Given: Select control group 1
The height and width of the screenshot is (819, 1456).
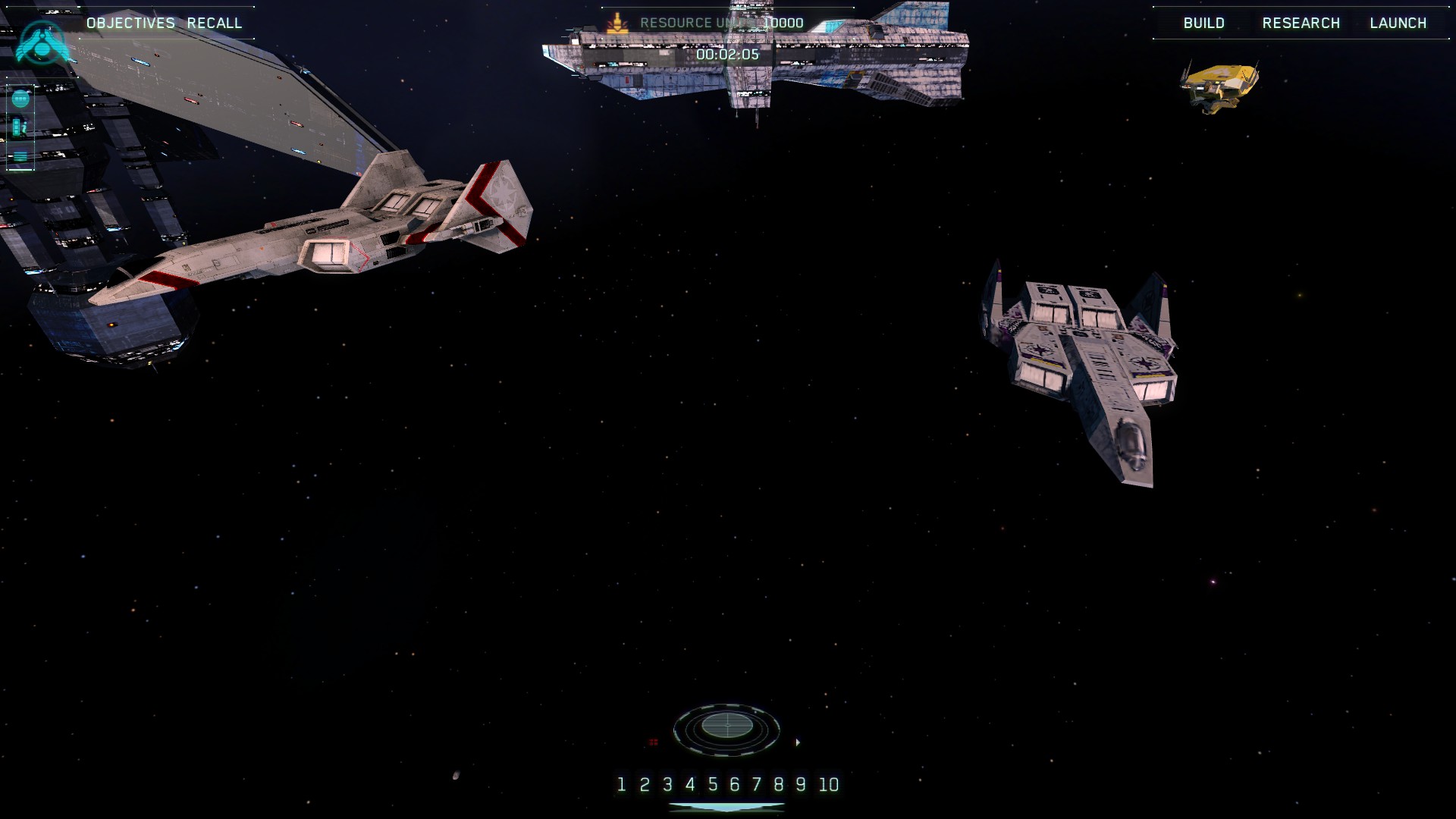Looking at the screenshot, I should click(x=621, y=784).
